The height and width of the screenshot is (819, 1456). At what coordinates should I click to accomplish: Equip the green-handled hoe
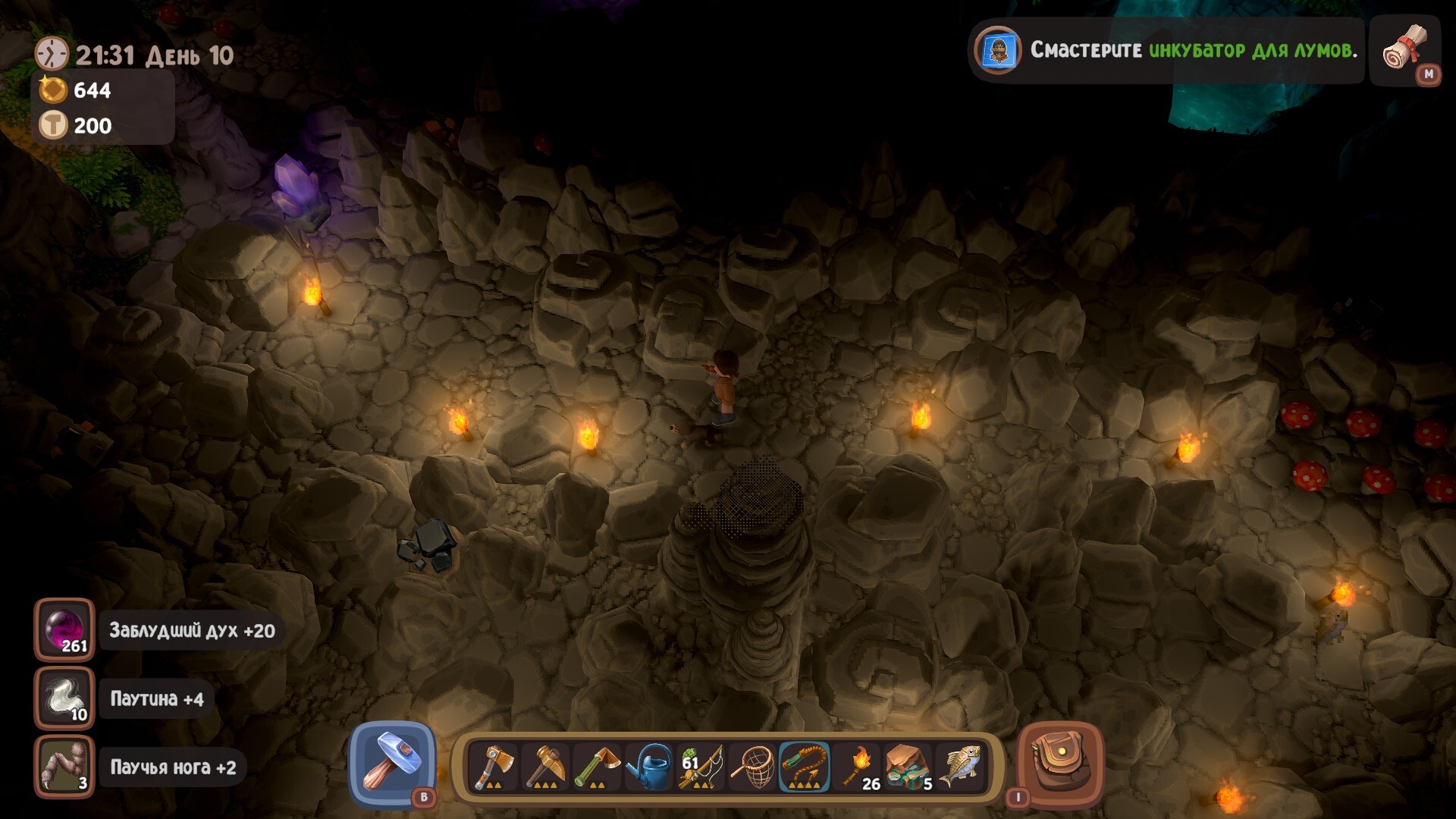pyautogui.click(x=597, y=767)
